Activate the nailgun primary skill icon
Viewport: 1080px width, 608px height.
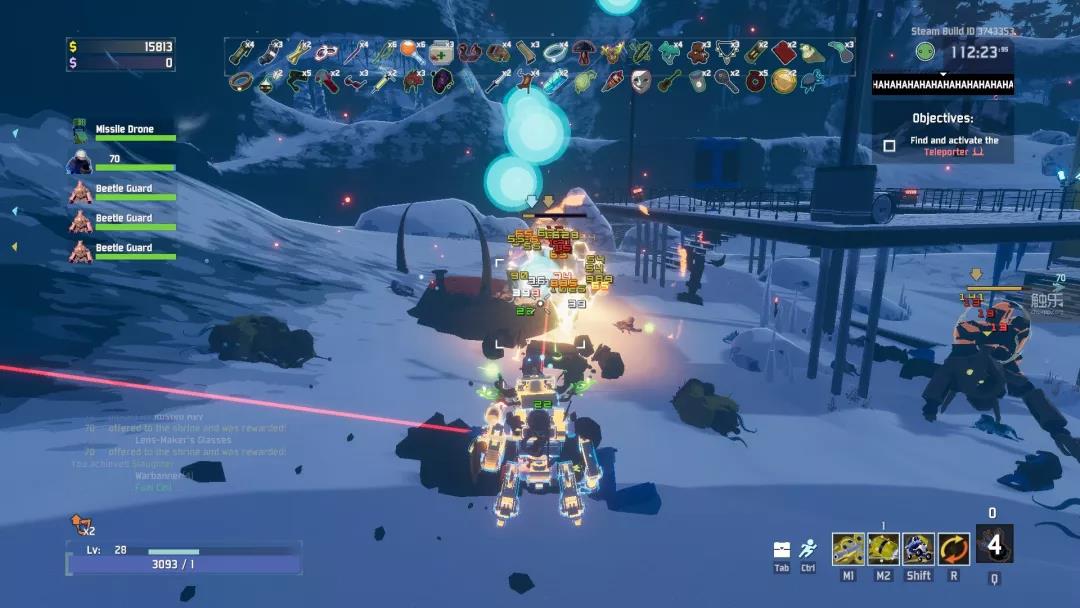point(848,549)
